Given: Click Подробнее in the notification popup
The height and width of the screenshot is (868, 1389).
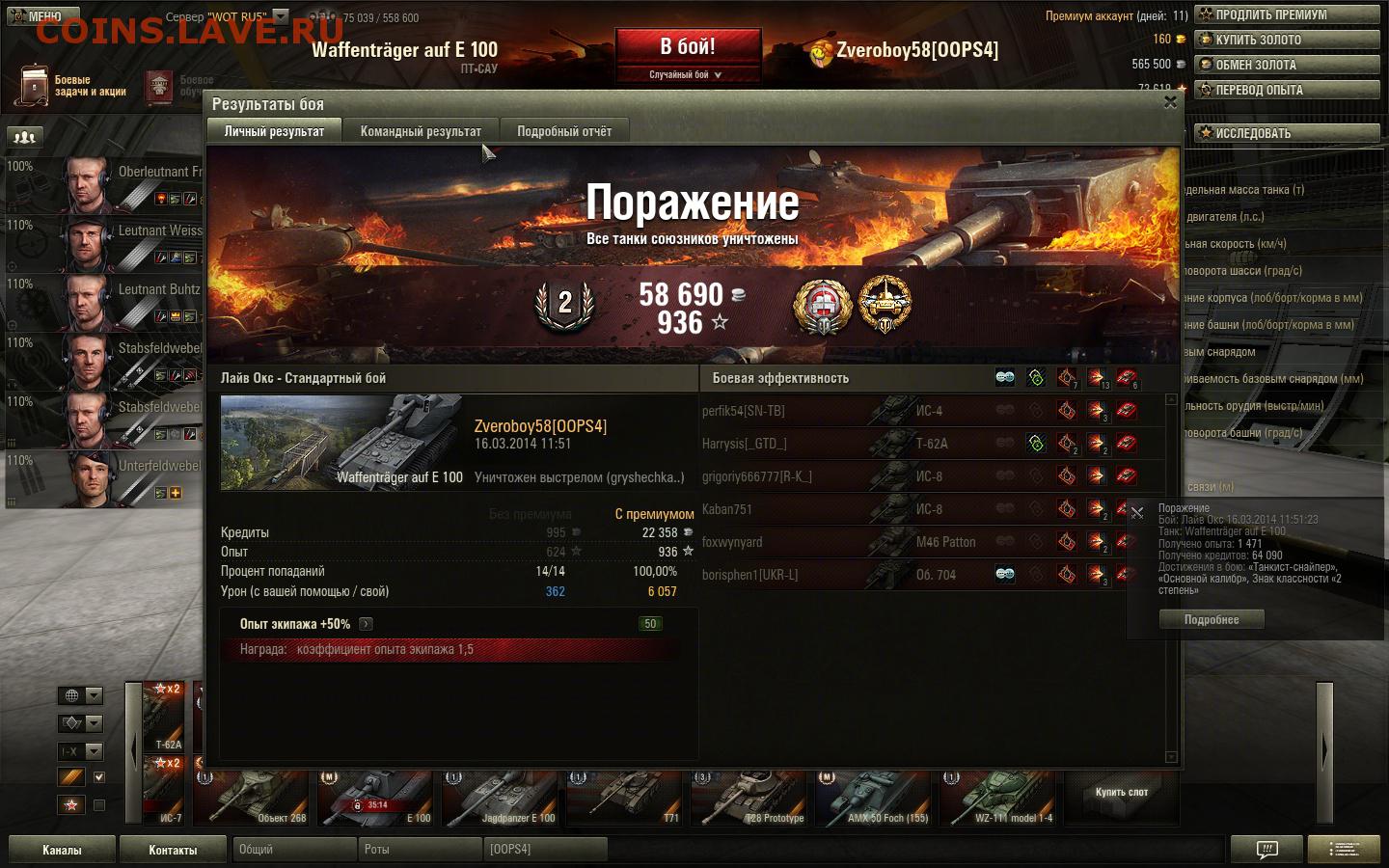Looking at the screenshot, I should pyautogui.click(x=1212, y=620).
